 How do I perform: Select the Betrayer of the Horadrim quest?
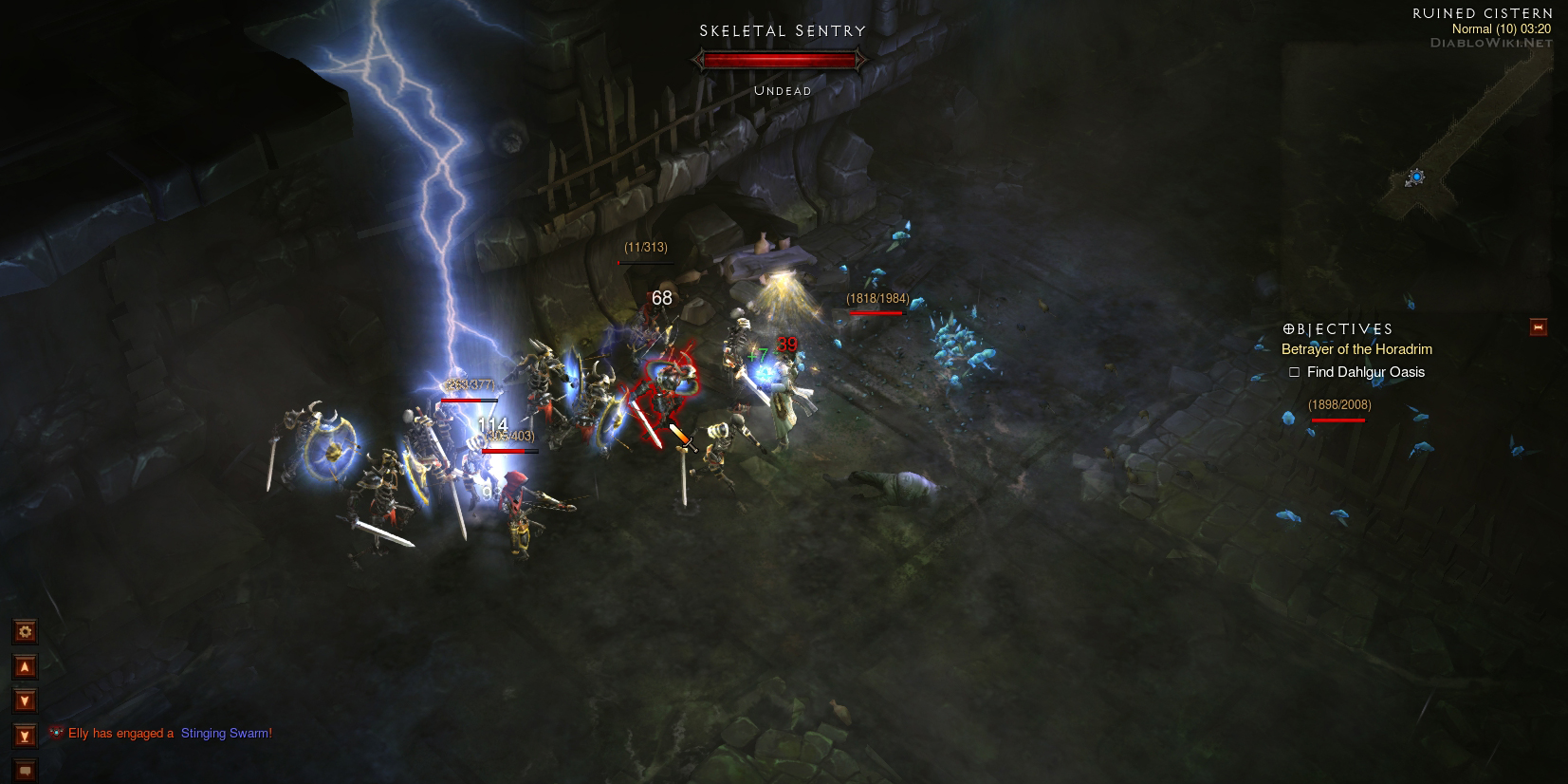(x=1356, y=349)
